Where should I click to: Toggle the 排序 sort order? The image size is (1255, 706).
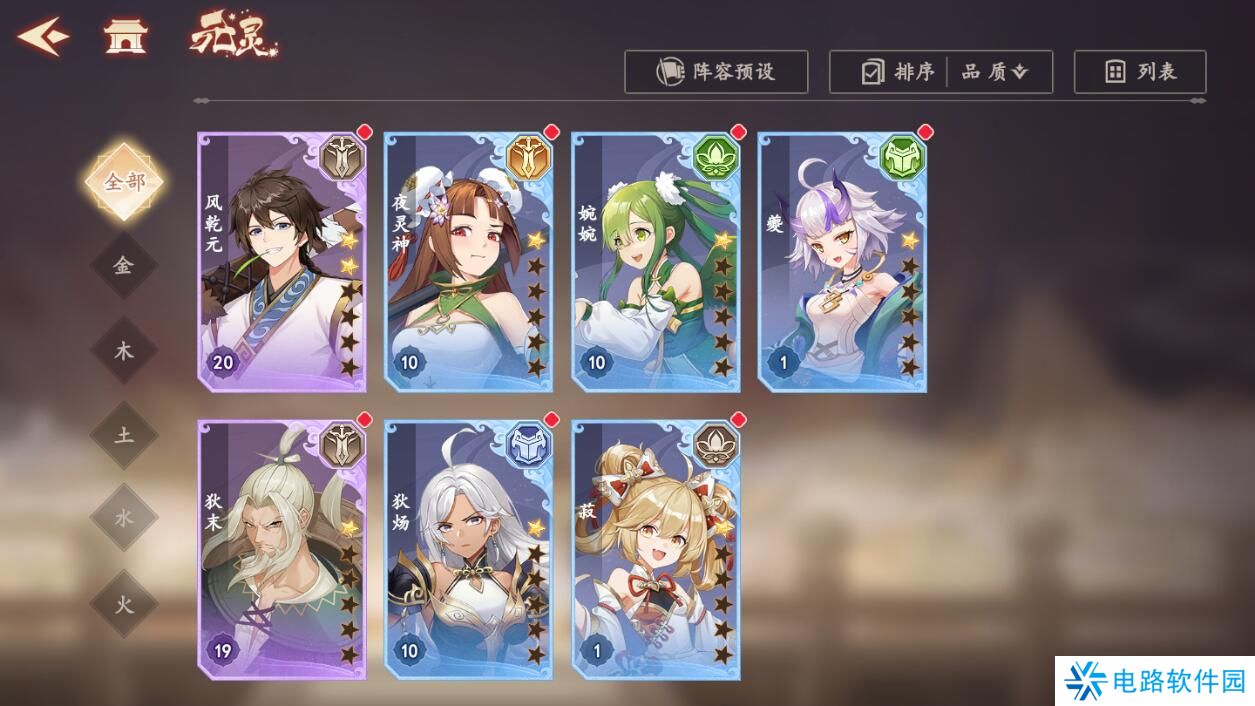pos(898,72)
